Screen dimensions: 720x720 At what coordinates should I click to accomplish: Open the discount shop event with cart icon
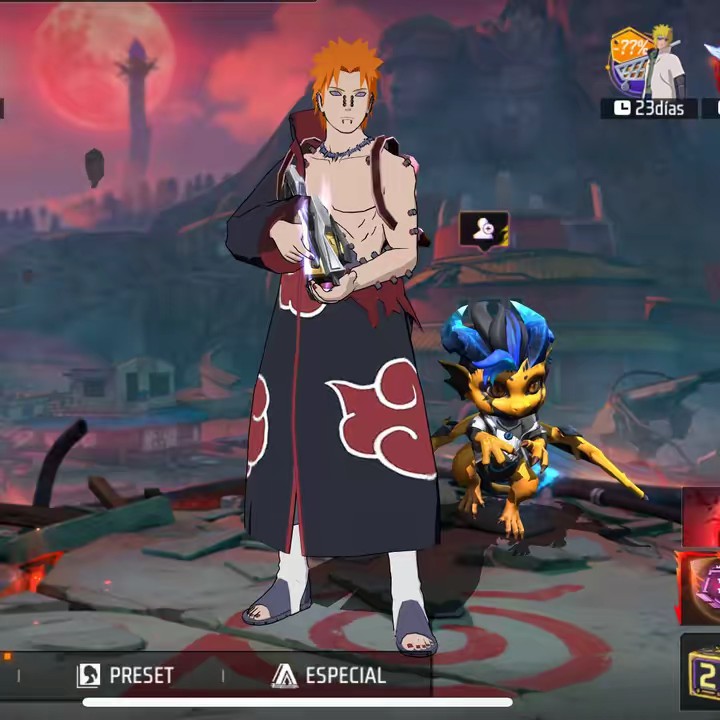click(x=632, y=62)
